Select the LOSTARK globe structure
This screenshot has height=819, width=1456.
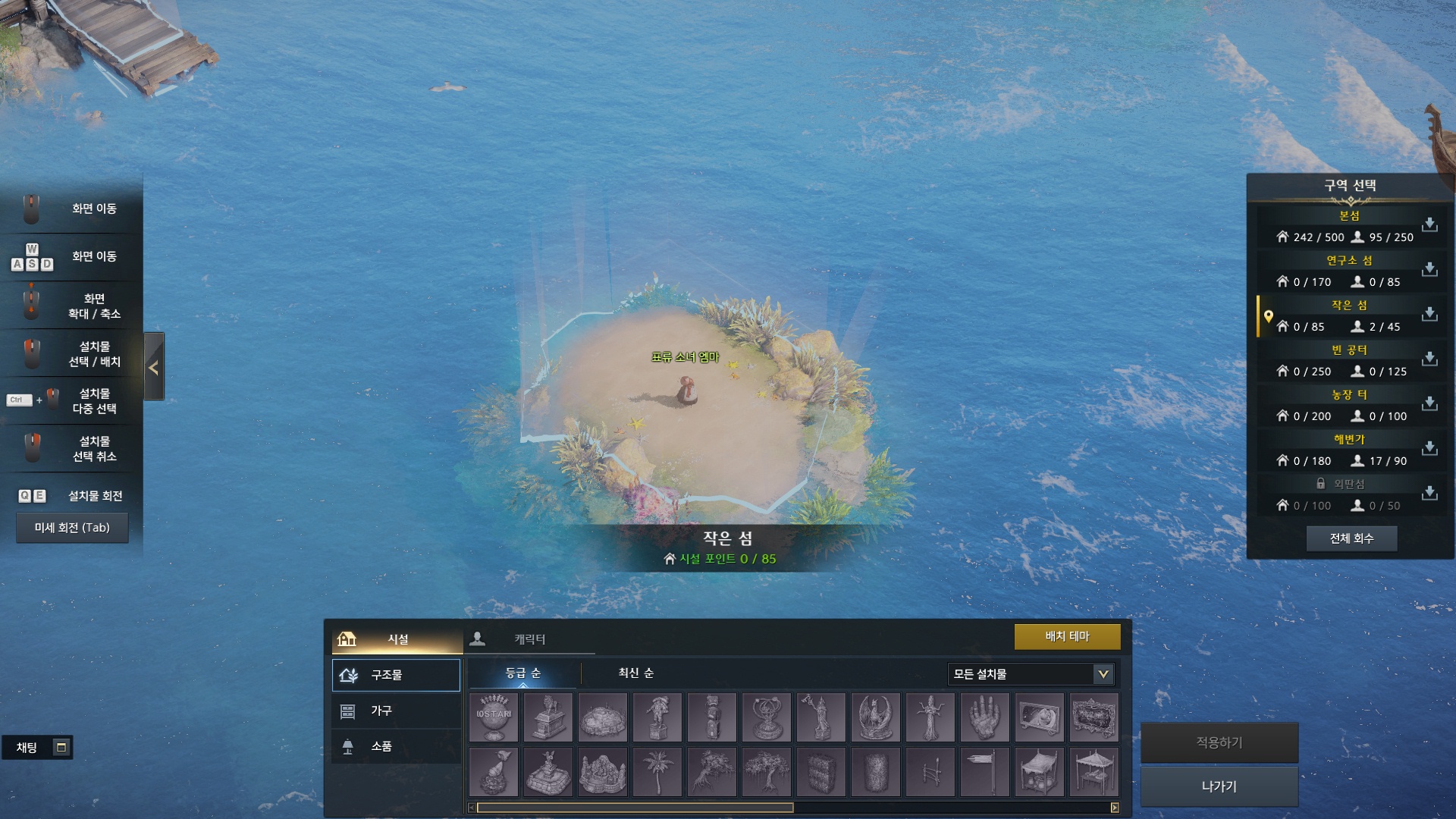tap(494, 717)
